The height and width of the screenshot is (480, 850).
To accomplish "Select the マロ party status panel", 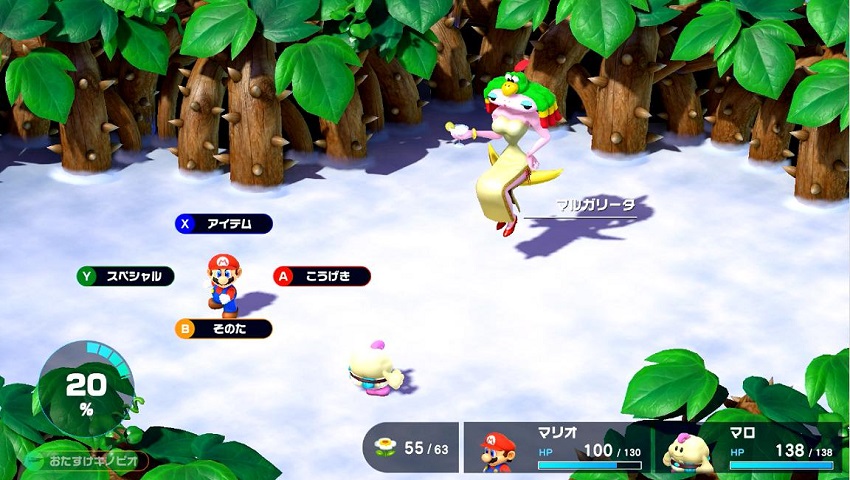I will click(748, 449).
